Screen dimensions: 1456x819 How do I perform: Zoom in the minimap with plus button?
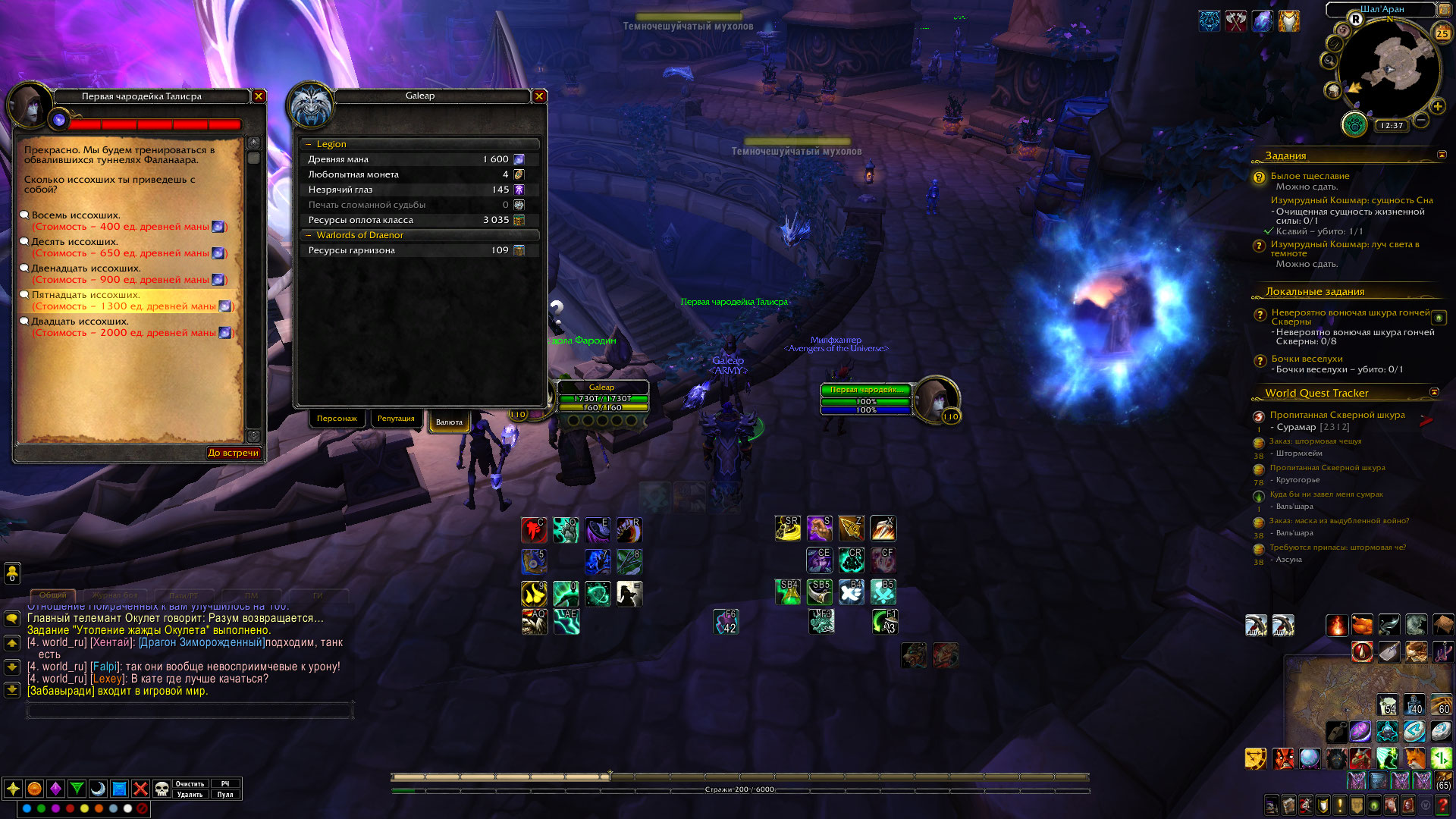click(x=1437, y=107)
